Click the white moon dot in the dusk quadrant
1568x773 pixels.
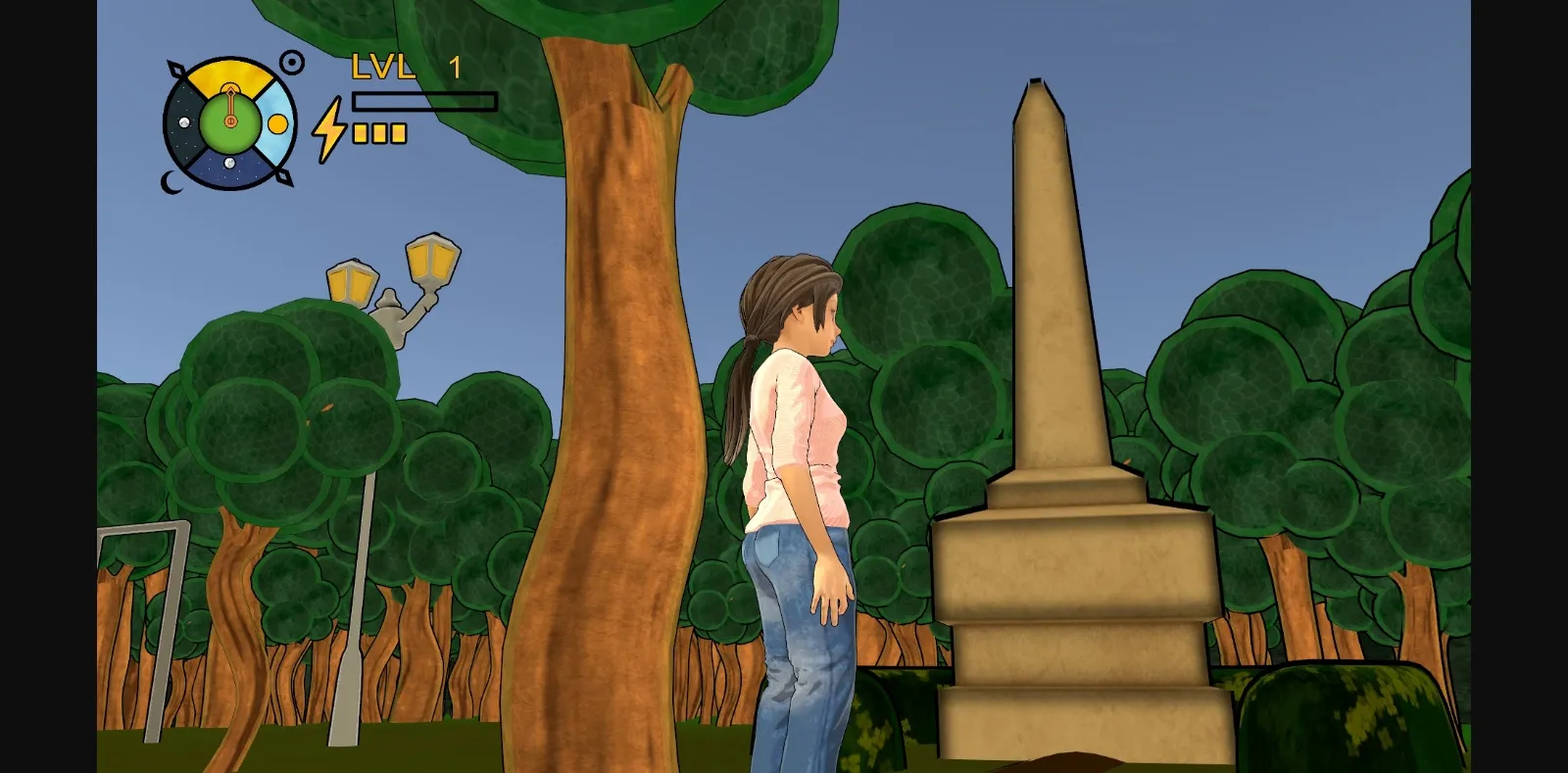184,122
